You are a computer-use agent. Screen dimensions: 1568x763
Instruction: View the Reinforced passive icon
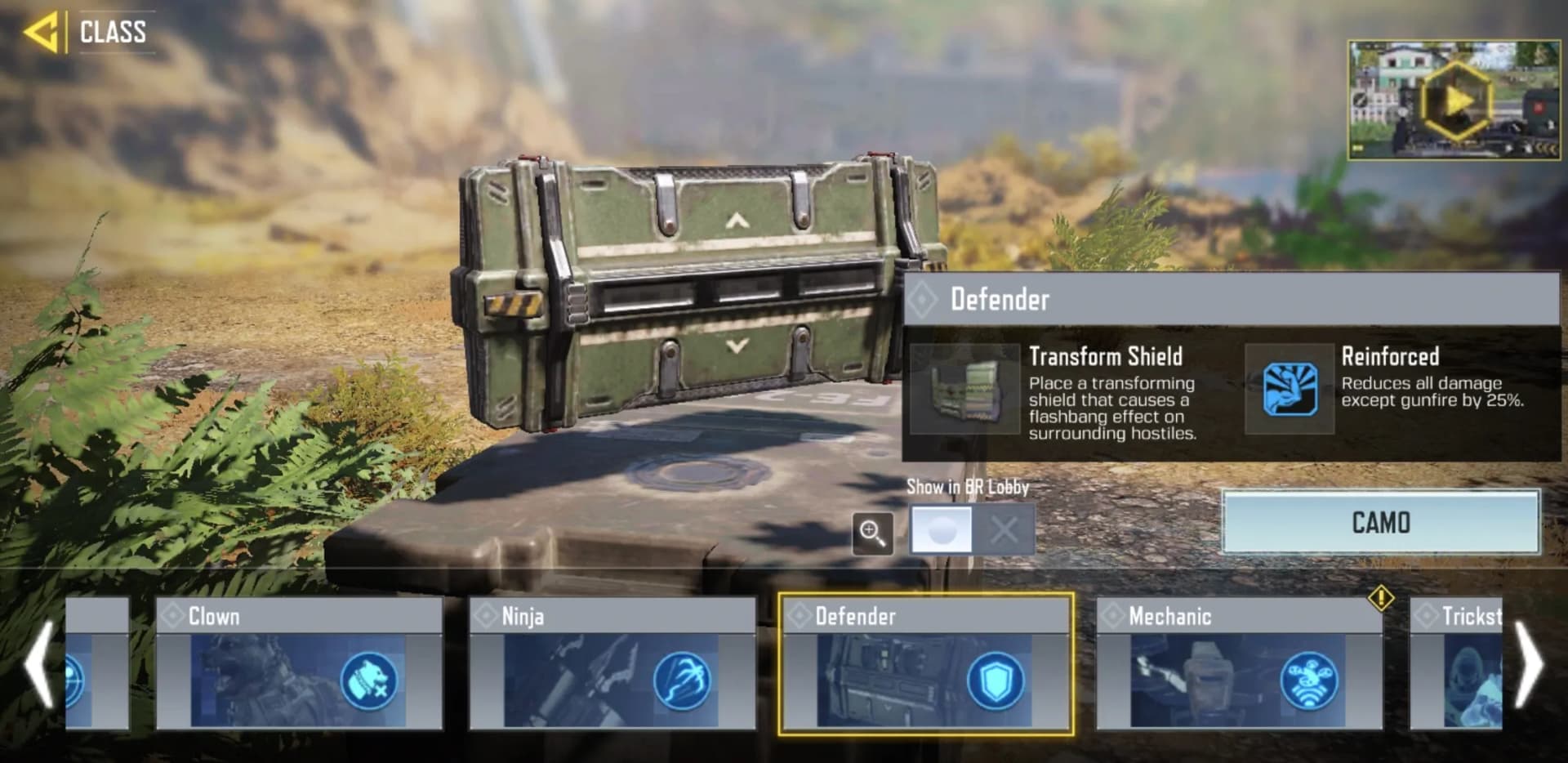(x=1290, y=389)
